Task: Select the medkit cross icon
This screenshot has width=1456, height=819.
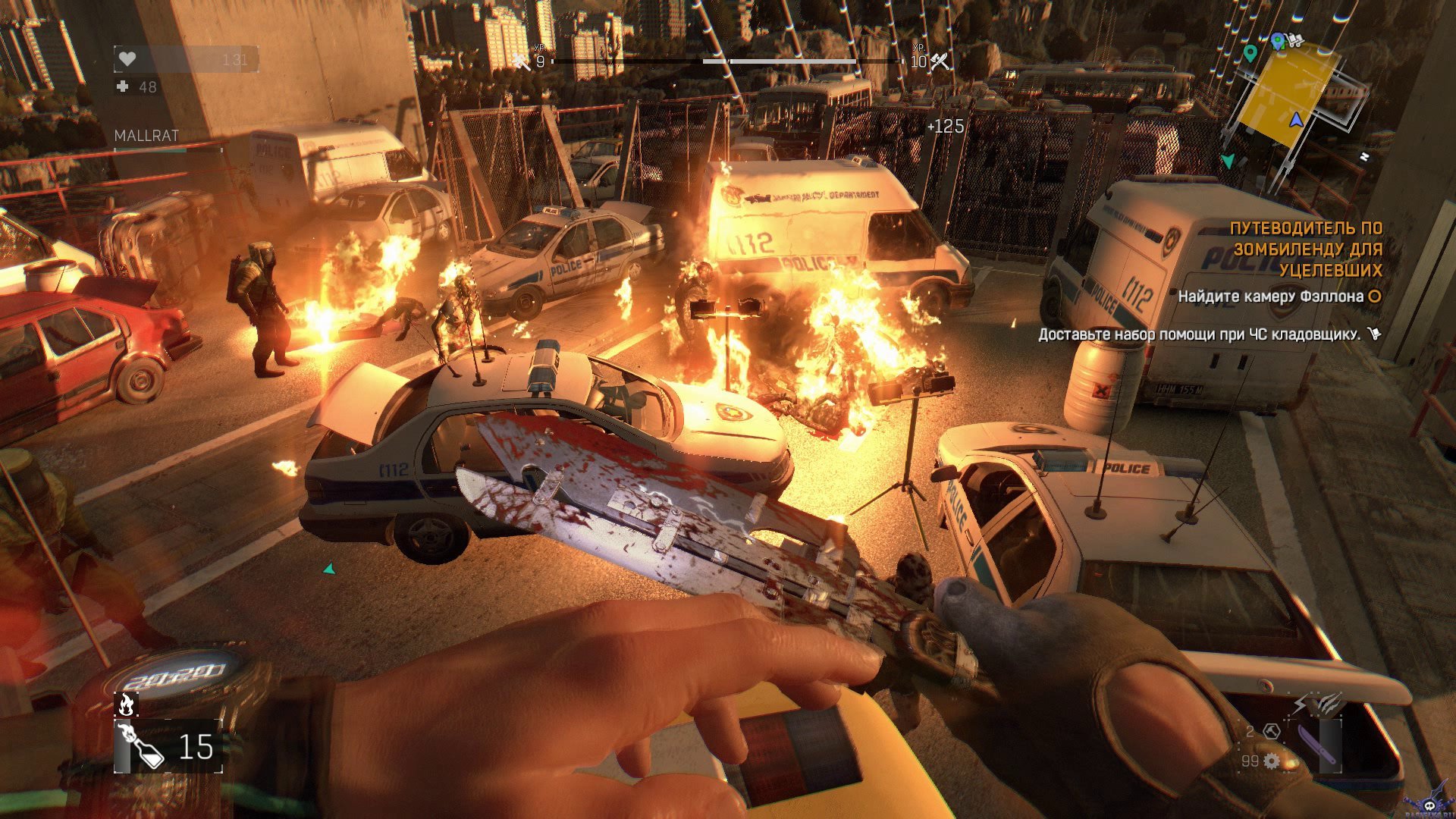Action: tap(123, 86)
